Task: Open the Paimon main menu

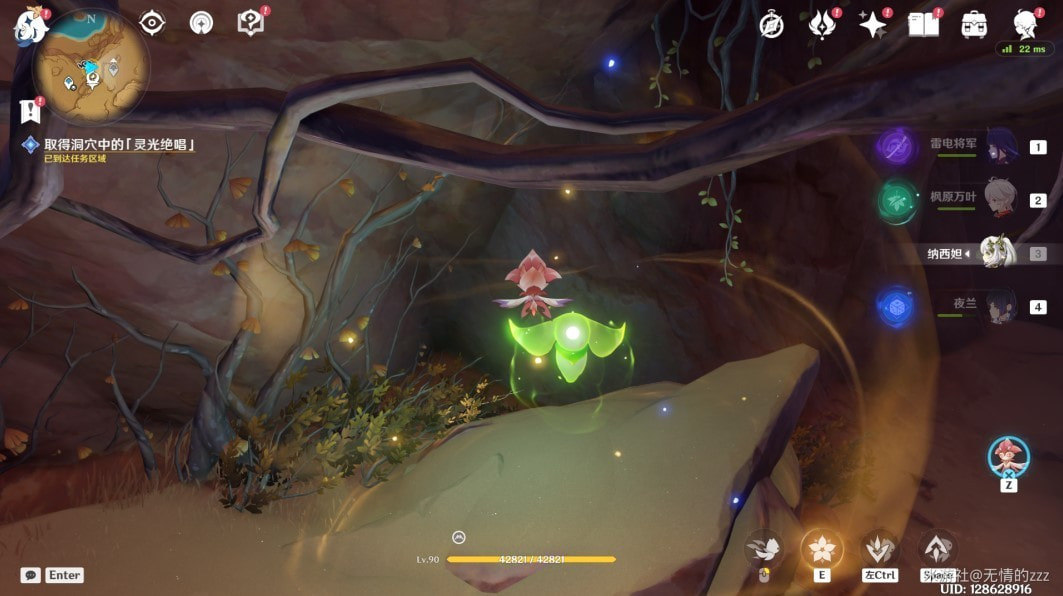Action: (x=30, y=28)
